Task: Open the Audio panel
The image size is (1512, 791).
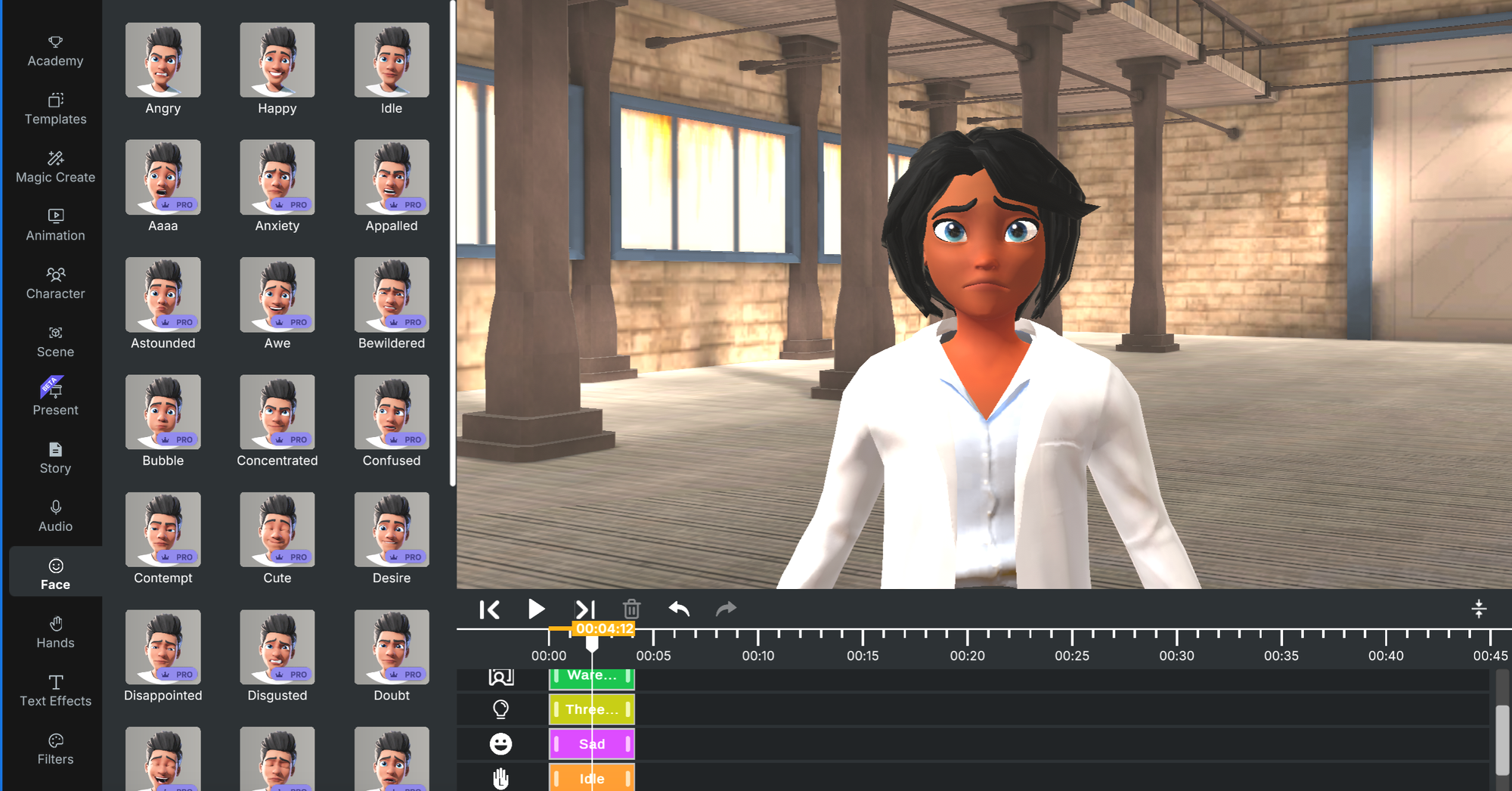Action: coord(54,515)
